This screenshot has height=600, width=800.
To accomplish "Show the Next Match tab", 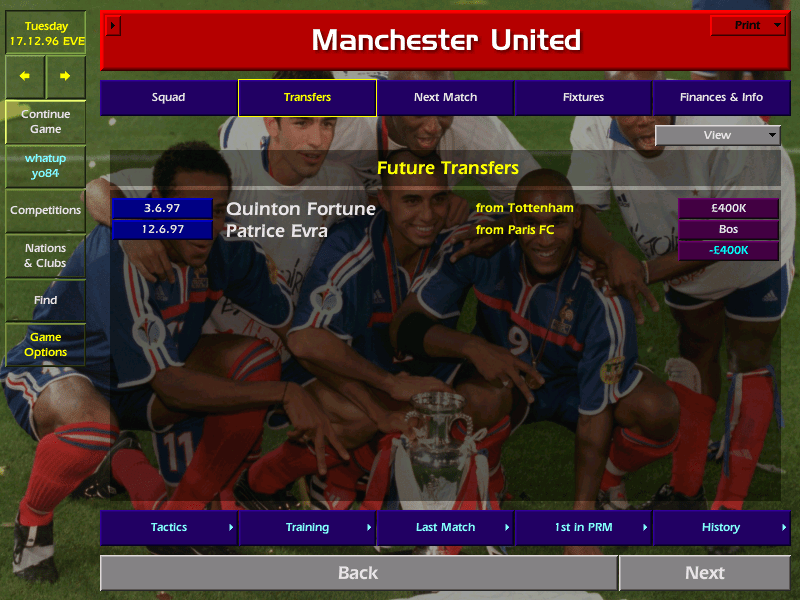I will pyautogui.click(x=445, y=98).
